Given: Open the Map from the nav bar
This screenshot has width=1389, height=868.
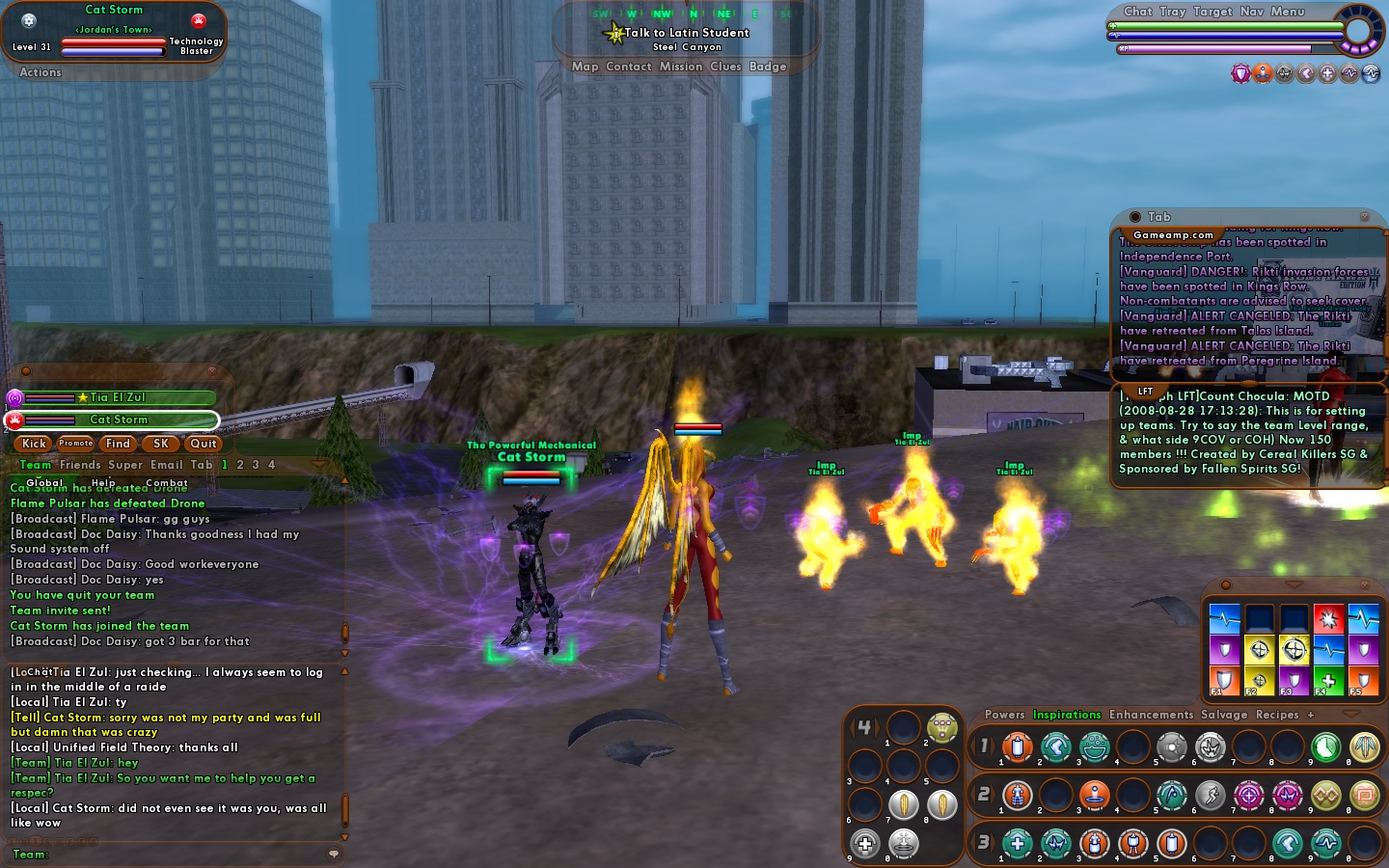Looking at the screenshot, I should pos(585,67).
